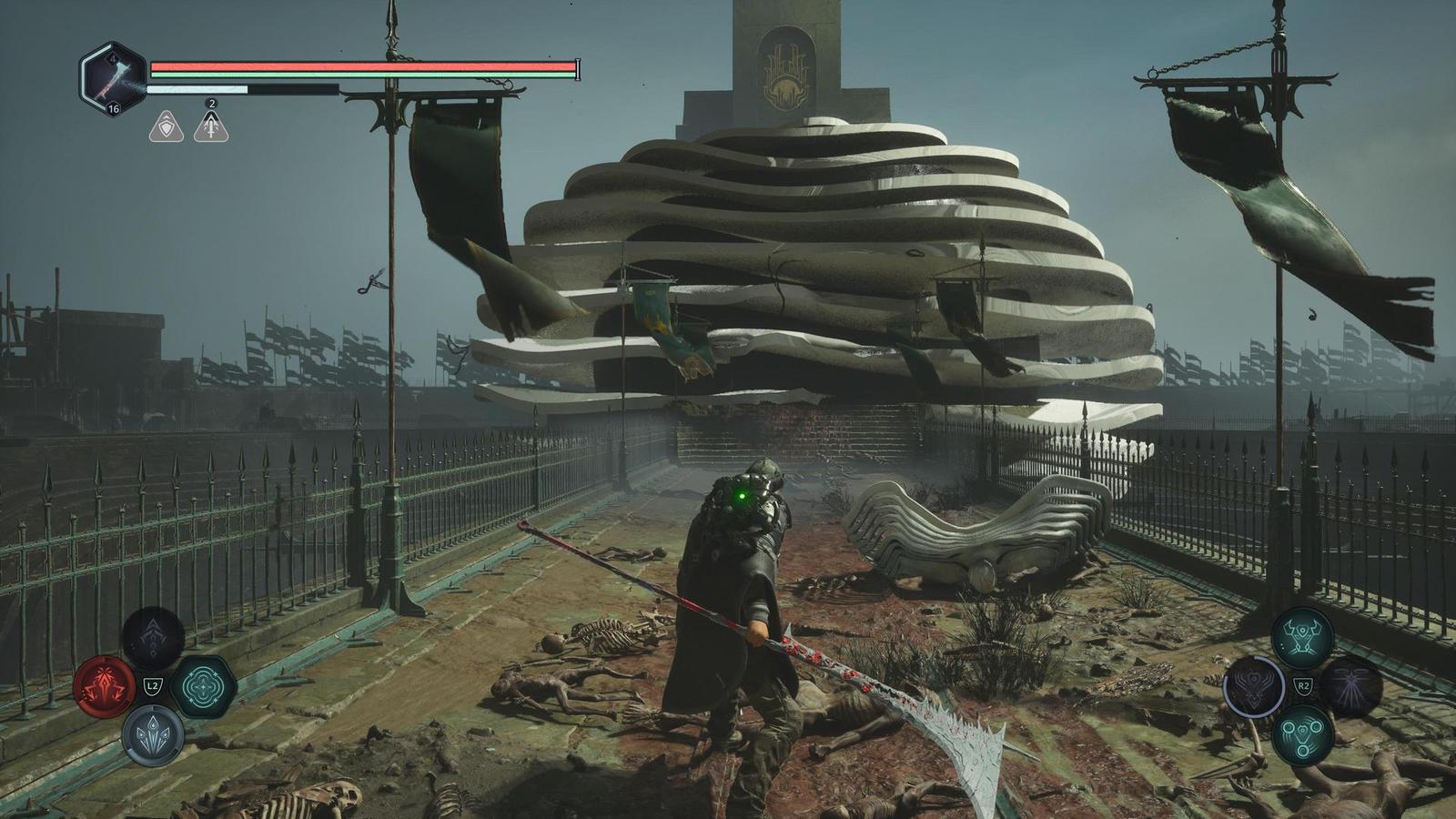Select the dimmed radiating-lines ability
This screenshot has height=819, width=1456.
[1351, 686]
